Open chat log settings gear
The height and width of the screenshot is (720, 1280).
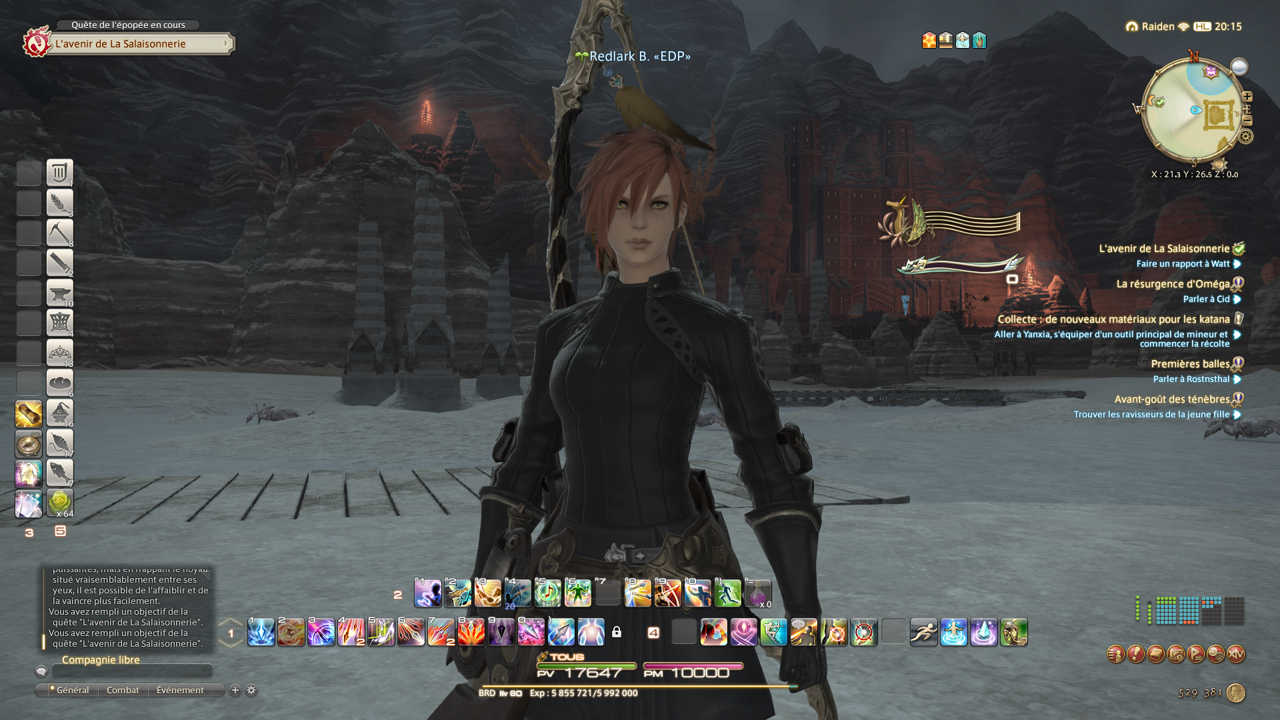click(x=251, y=690)
